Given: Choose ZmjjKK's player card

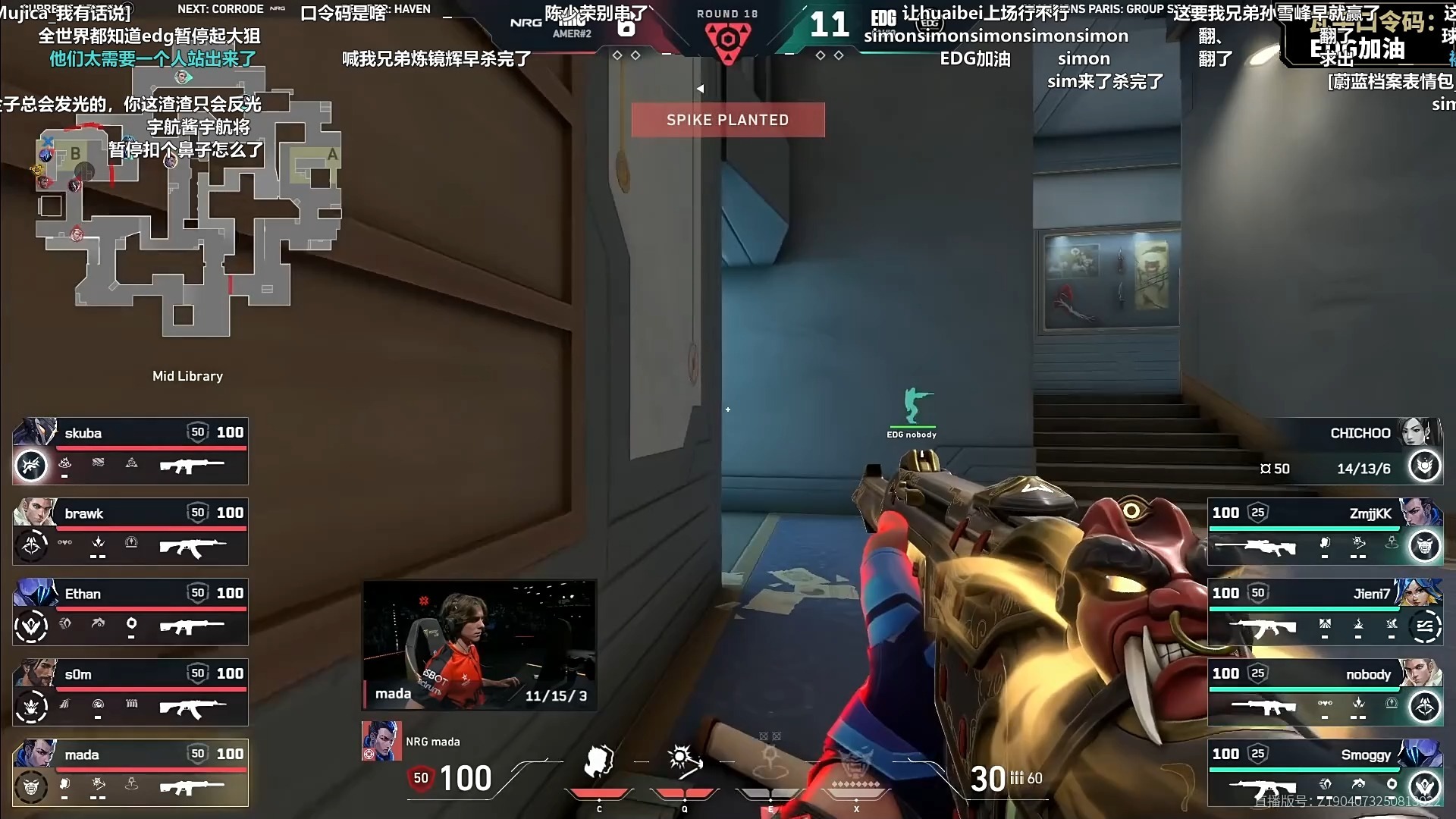Looking at the screenshot, I should [x=1324, y=532].
